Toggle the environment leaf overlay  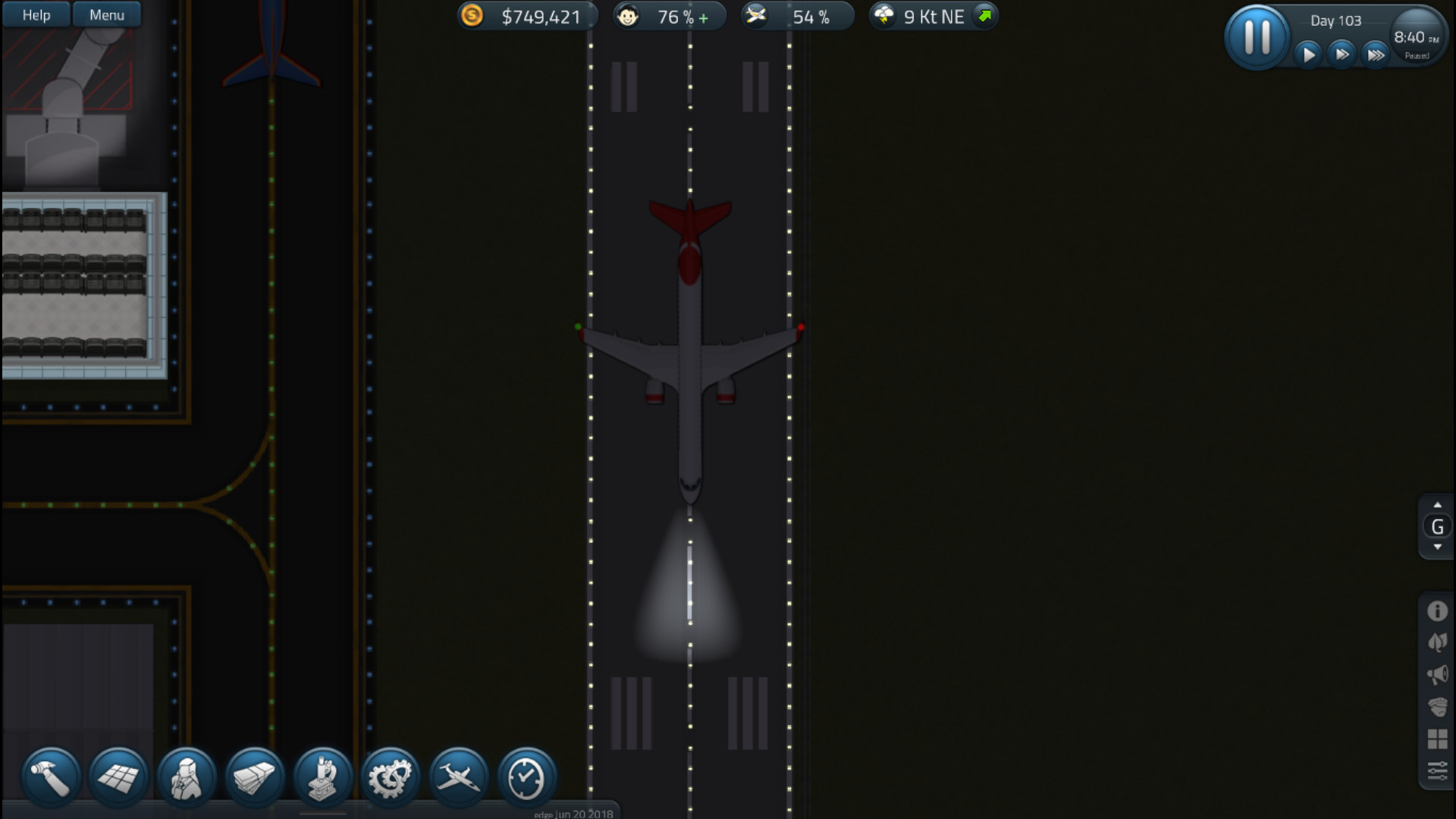click(x=1436, y=641)
